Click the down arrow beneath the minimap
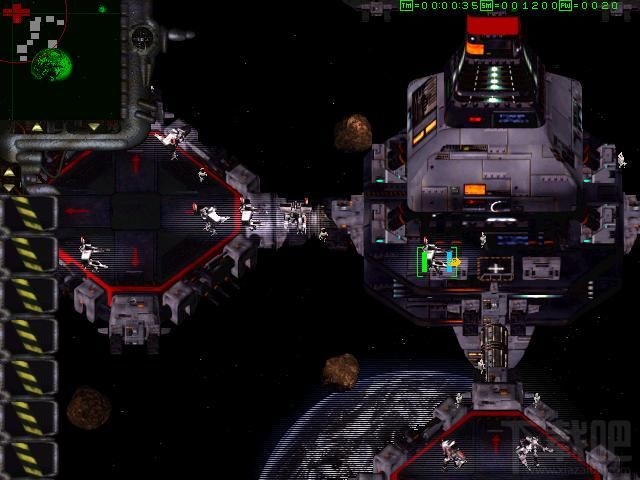 click(x=94, y=127)
